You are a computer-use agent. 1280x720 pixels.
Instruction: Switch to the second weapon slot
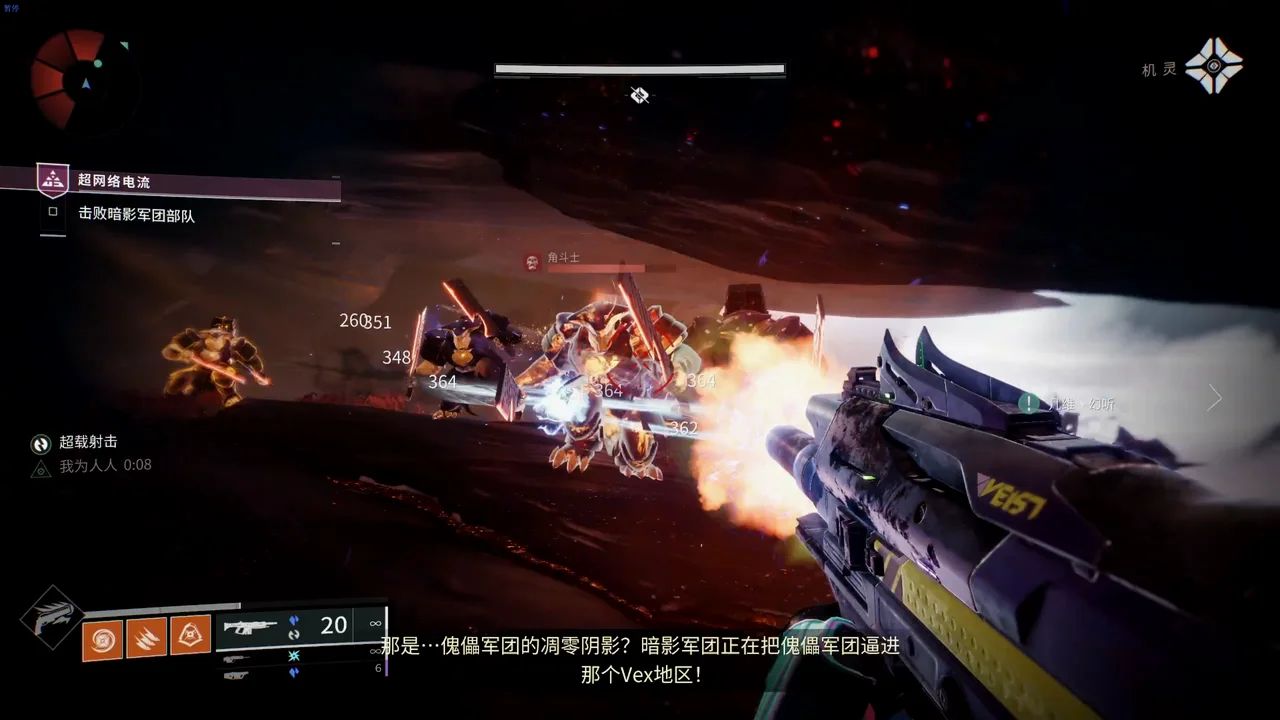237,658
